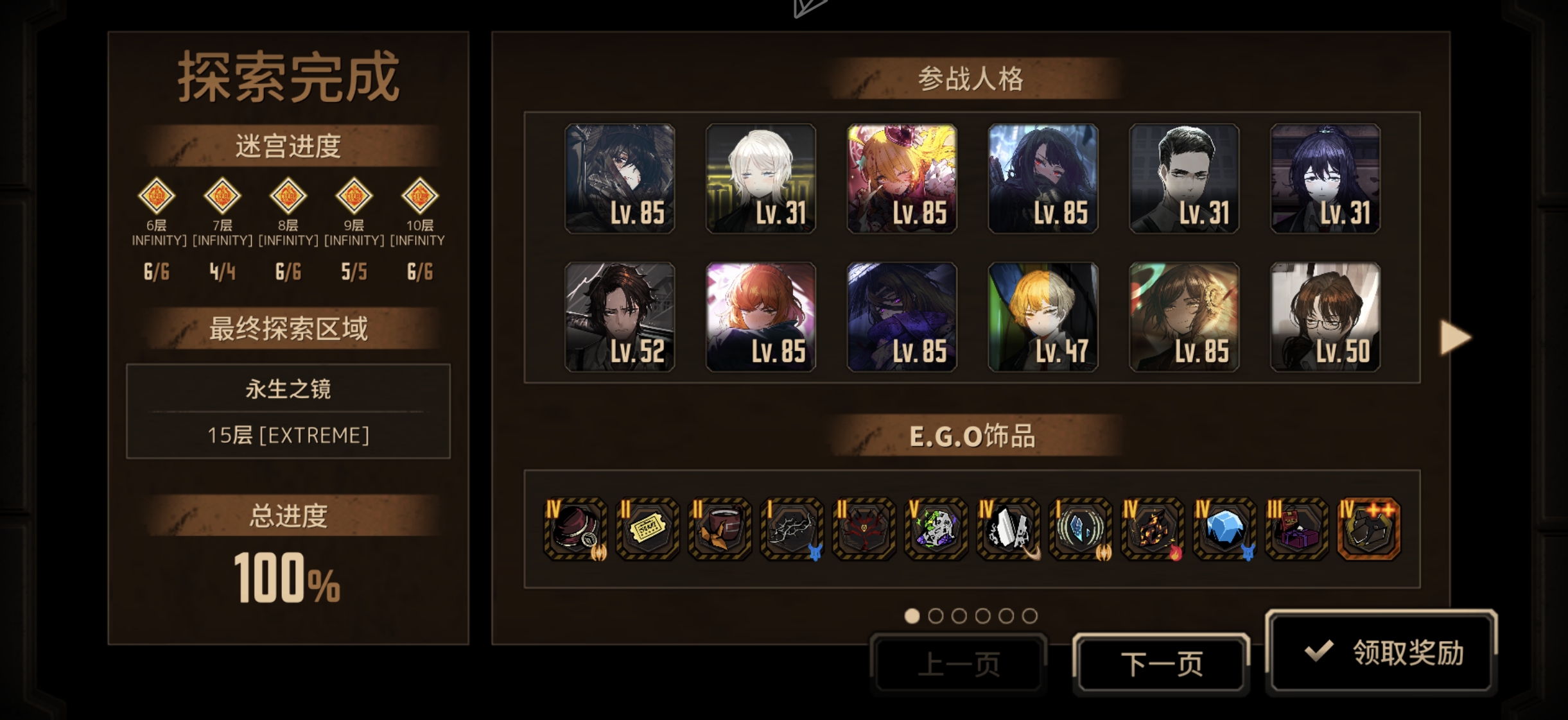The image size is (1568, 720).
Task: Inspect the maroon hat E.G.O gift
Action: [x=575, y=529]
